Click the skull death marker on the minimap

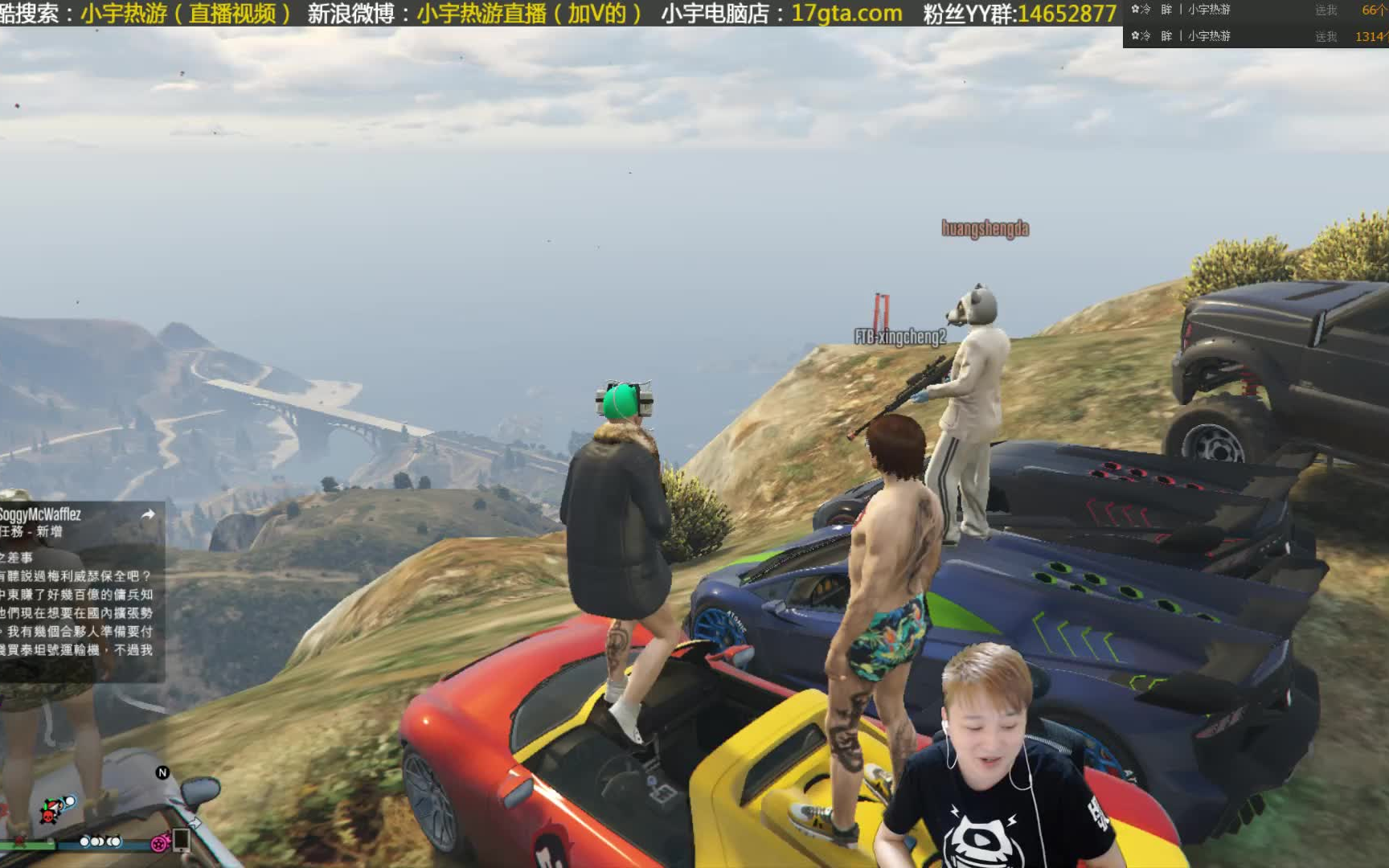pyautogui.click(x=48, y=817)
